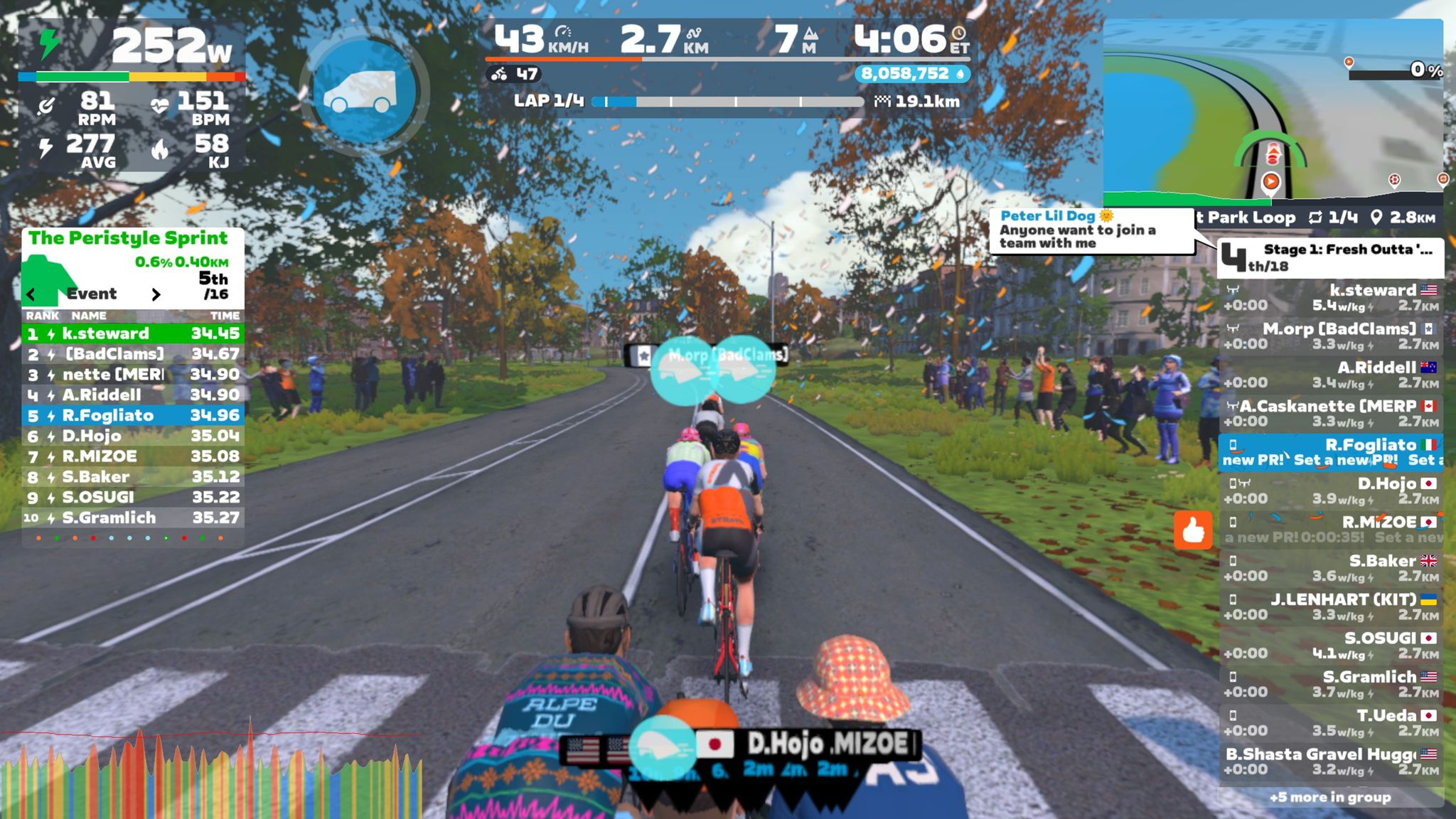Choose A.Riddell in the nearby riders list
The height and width of the screenshot is (819, 1456).
tap(1330, 375)
